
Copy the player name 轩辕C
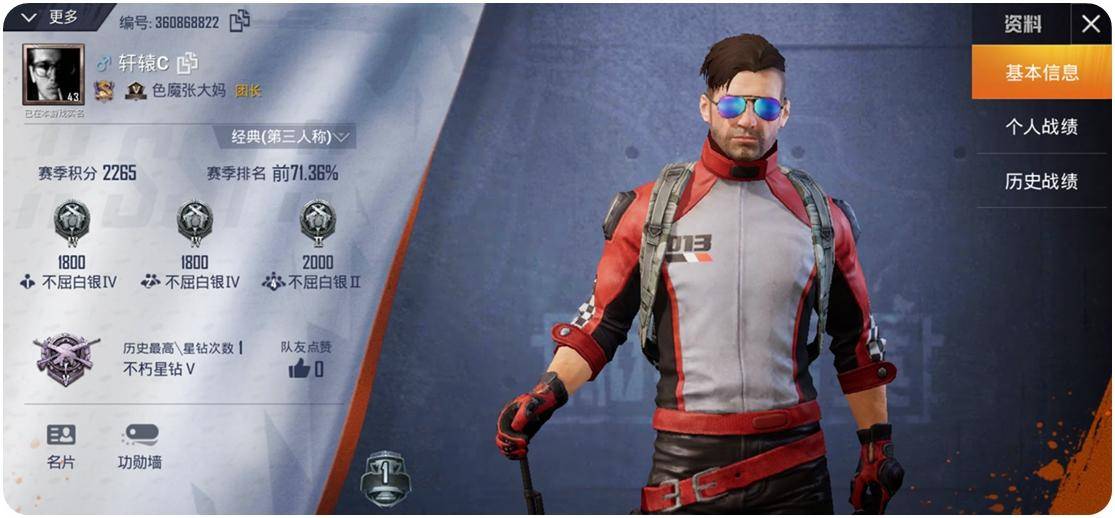pyautogui.click(x=187, y=63)
